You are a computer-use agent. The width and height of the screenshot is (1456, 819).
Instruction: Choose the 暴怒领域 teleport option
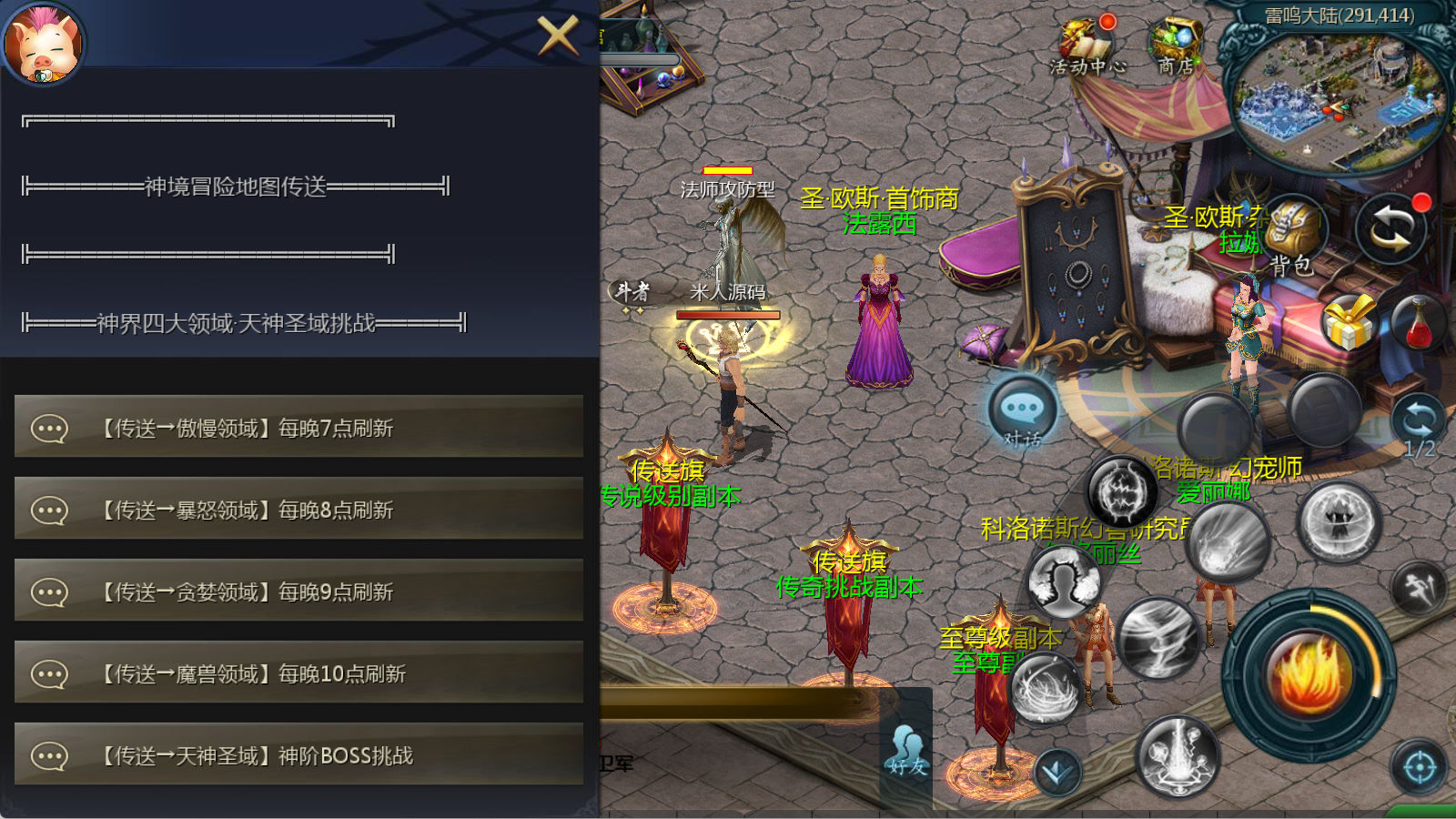coord(298,509)
